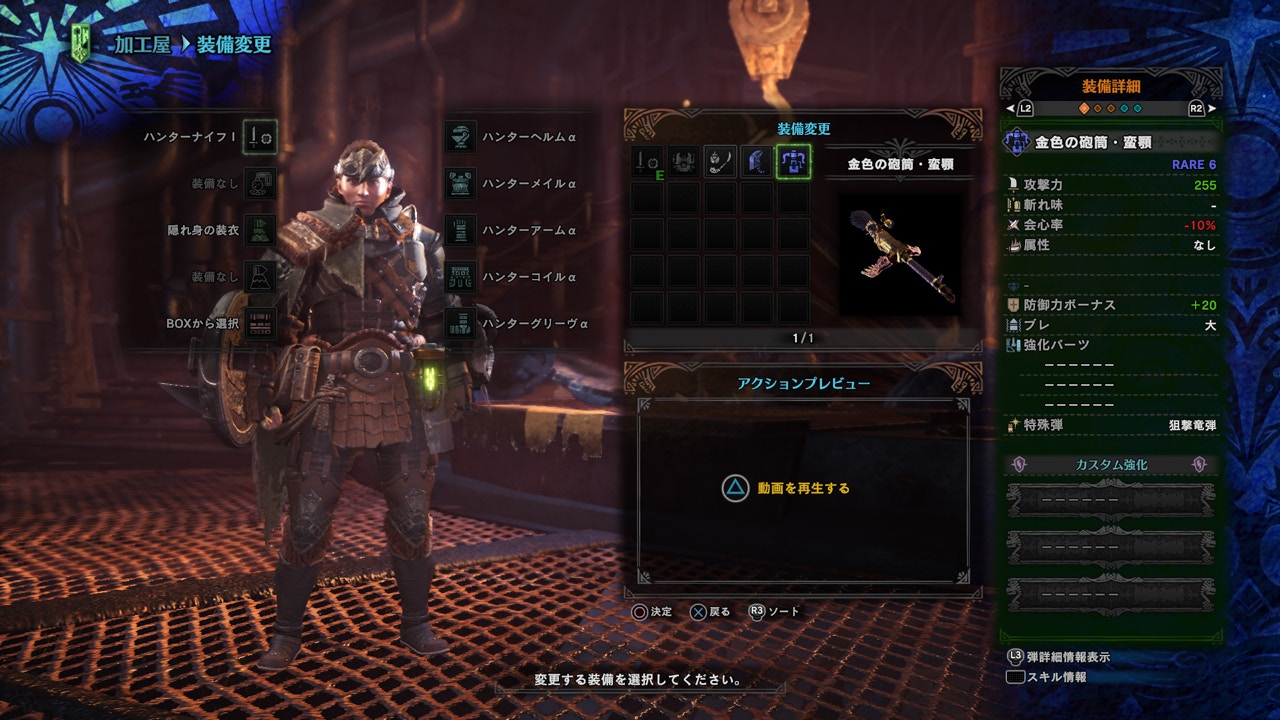1280x720 pixels.
Task: Select the ハンターコイルα waist slot
Action: [460, 277]
